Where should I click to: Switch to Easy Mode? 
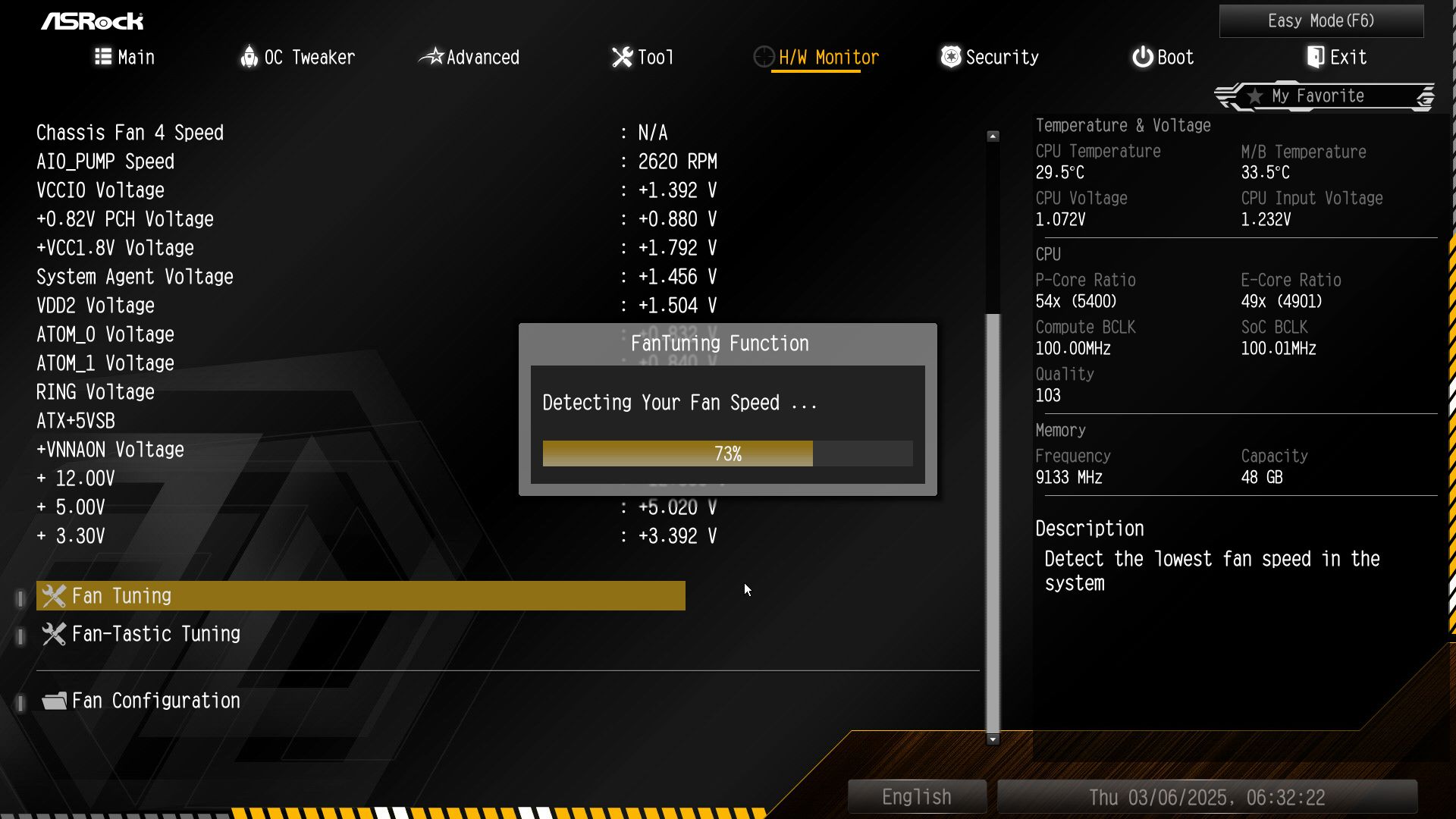coord(1321,21)
